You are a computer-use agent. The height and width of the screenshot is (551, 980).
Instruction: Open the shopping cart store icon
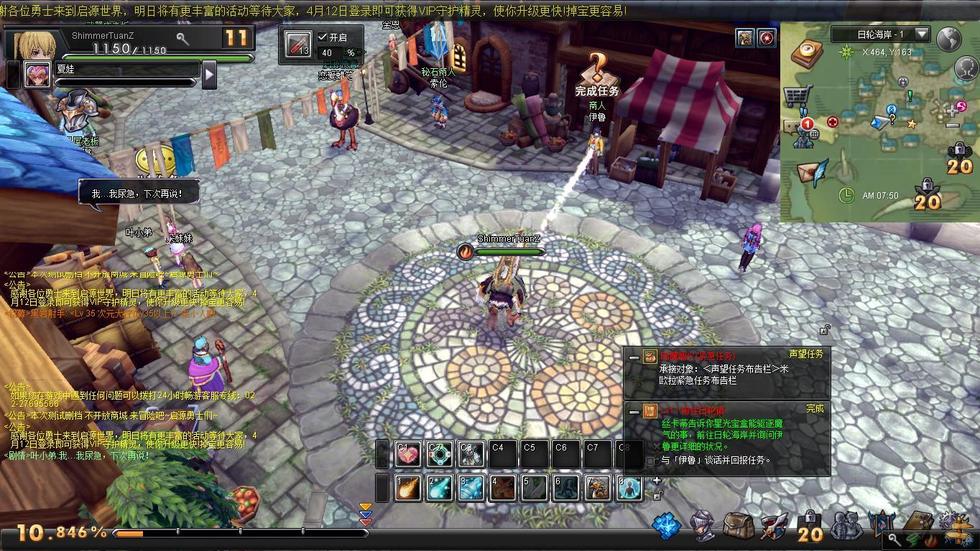(x=796, y=96)
